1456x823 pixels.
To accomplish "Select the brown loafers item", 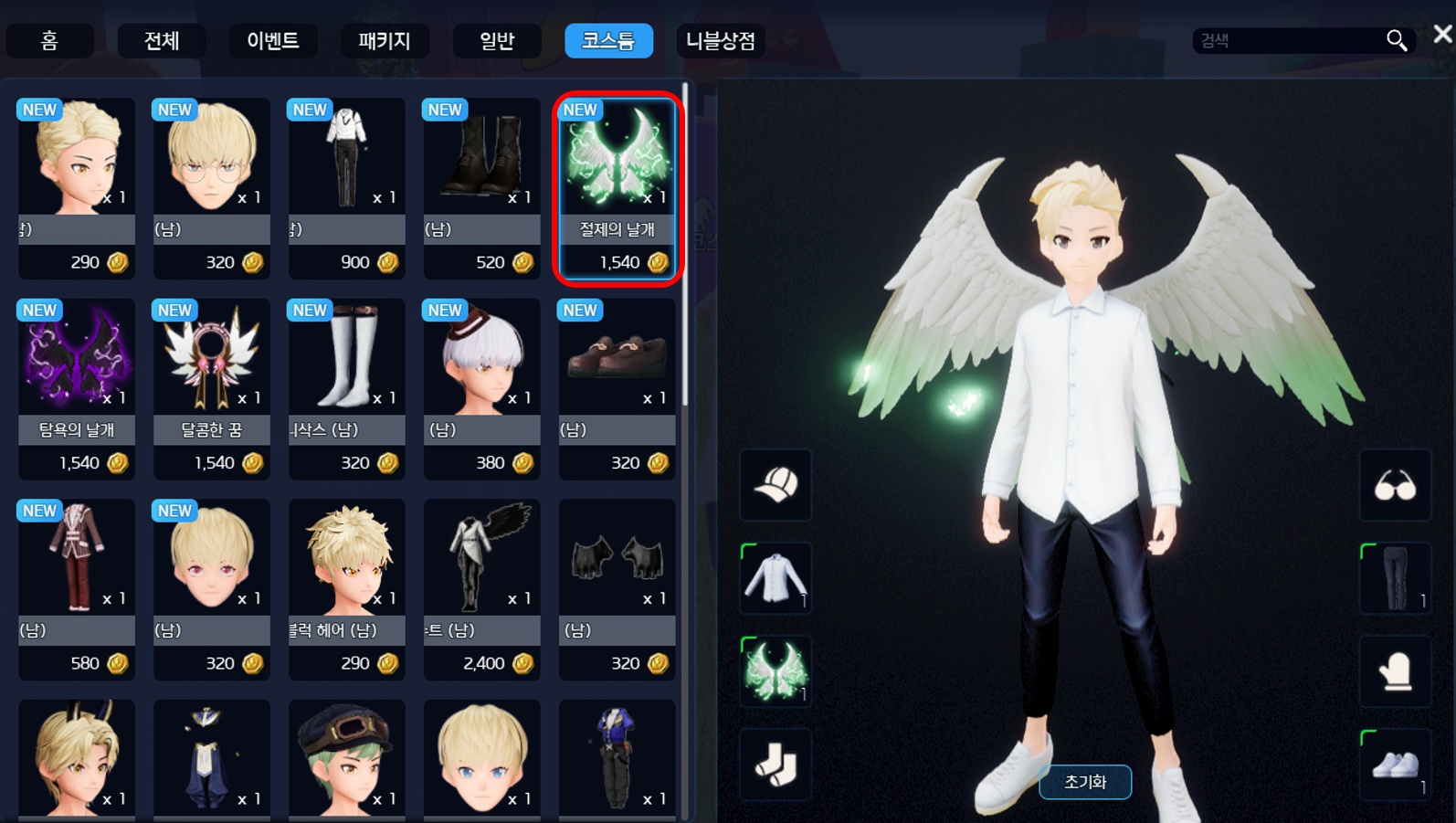I will click(x=617, y=388).
